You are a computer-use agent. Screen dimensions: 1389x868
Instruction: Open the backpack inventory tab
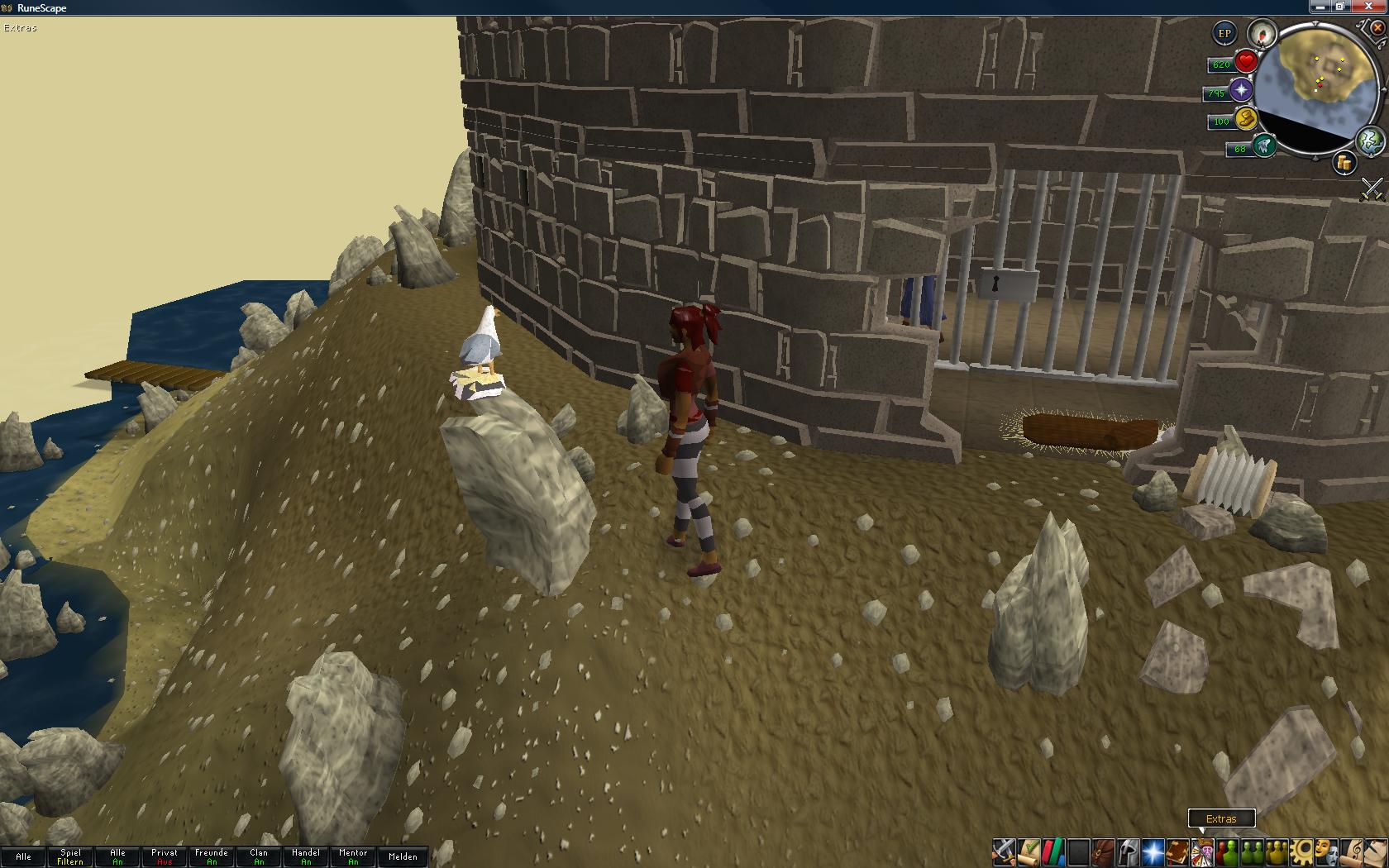coord(1103,851)
